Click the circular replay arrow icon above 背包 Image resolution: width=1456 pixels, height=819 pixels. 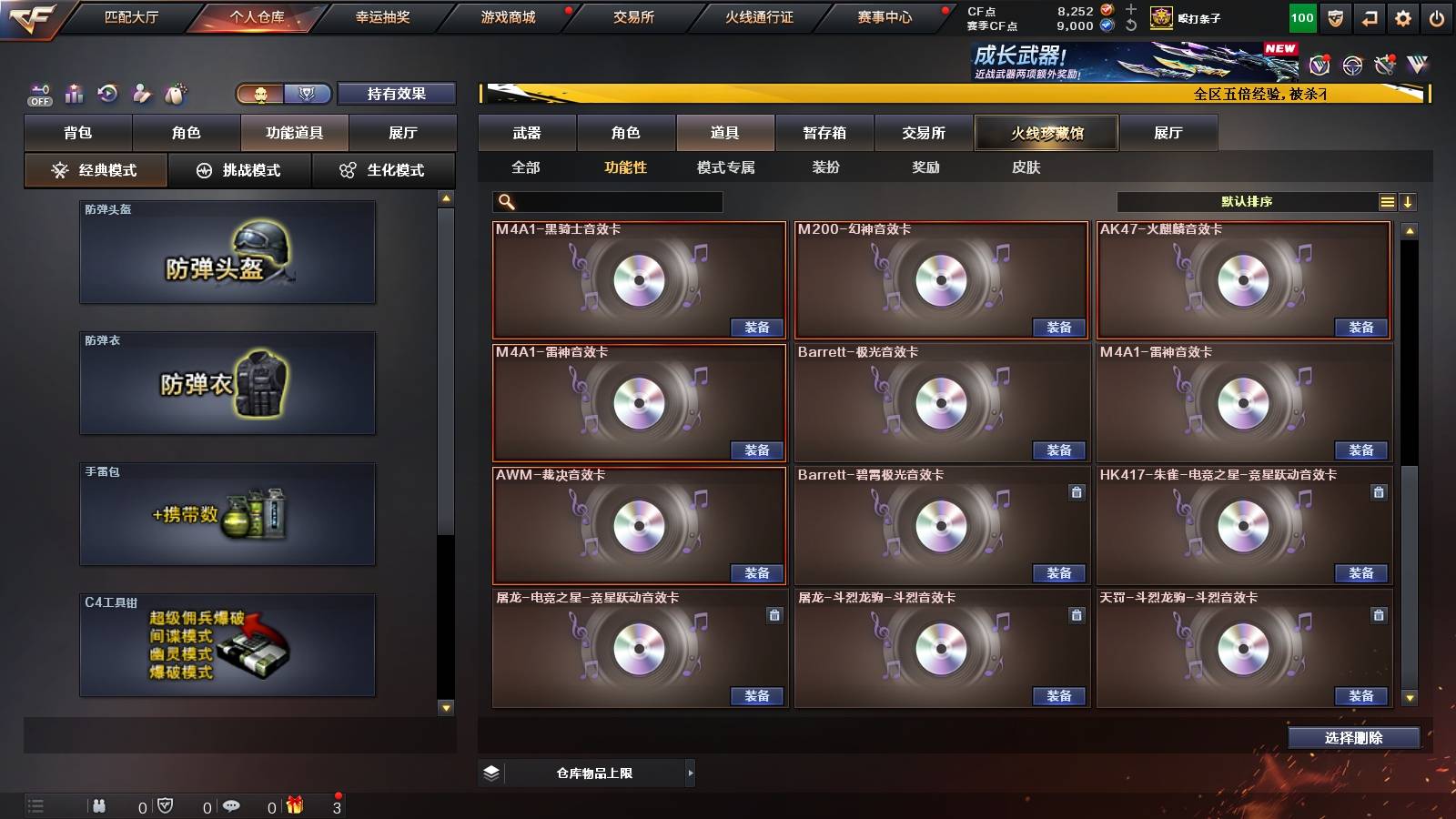[x=108, y=93]
